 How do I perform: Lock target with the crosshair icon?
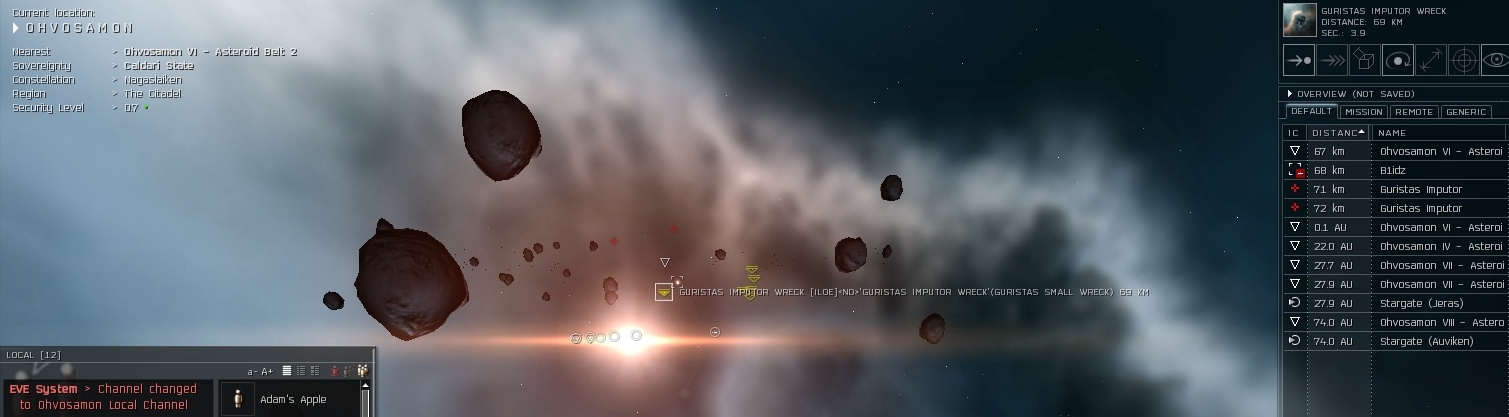click(x=1463, y=60)
